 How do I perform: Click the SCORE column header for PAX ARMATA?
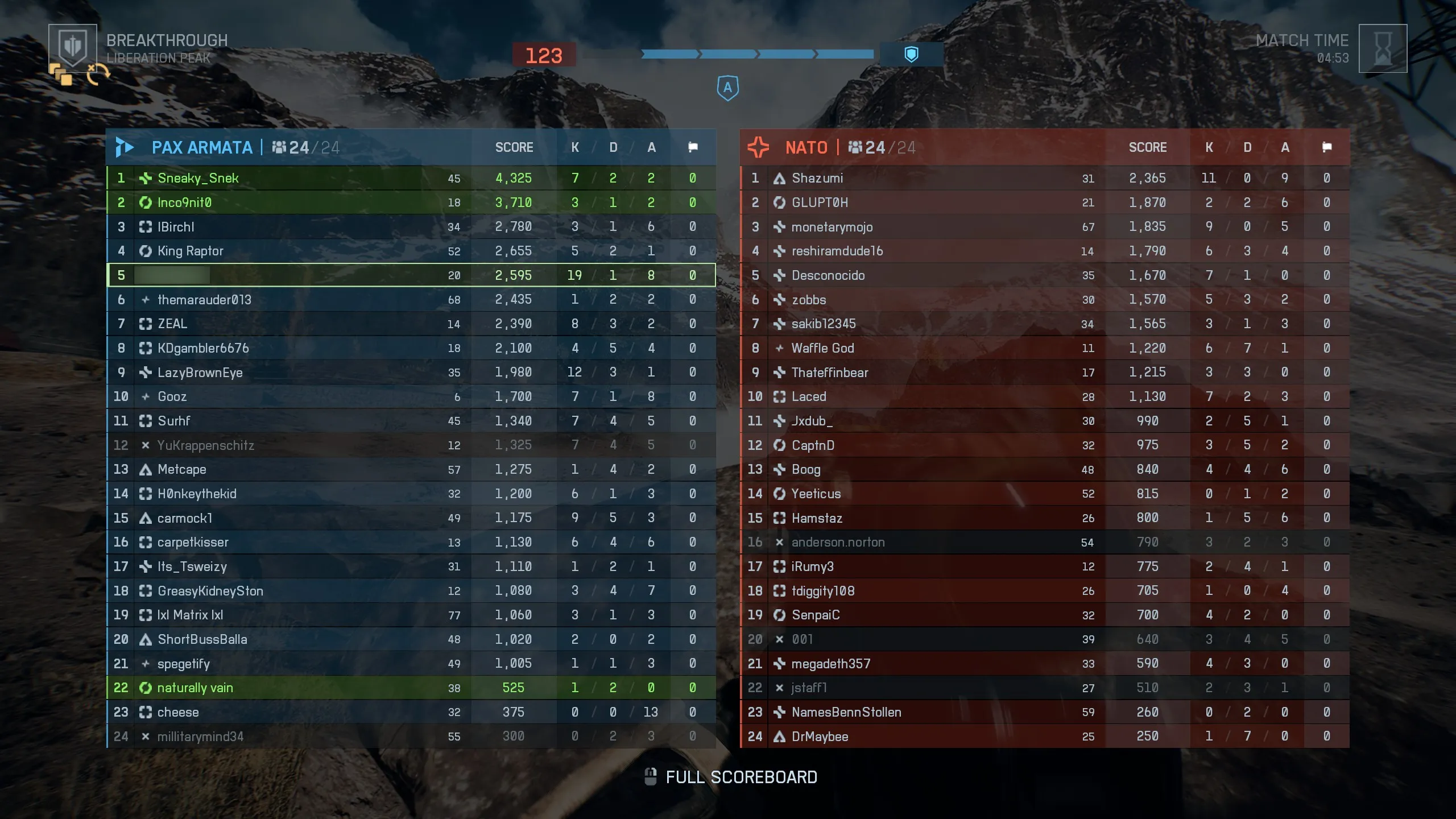514,147
